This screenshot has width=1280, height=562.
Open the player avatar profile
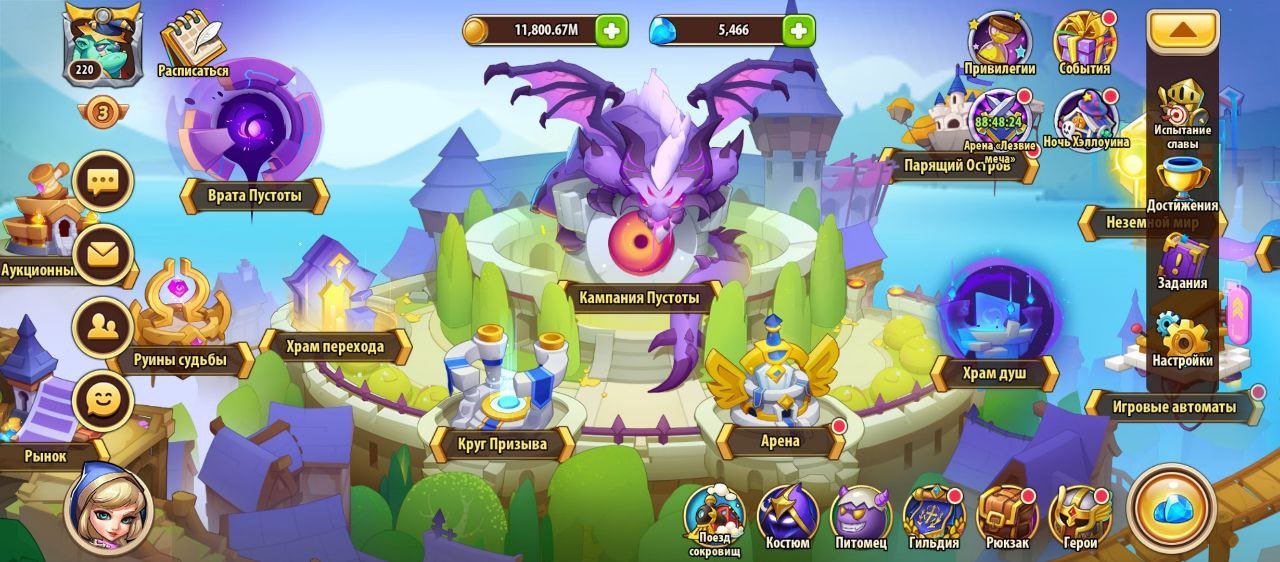[x=95, y=42]
